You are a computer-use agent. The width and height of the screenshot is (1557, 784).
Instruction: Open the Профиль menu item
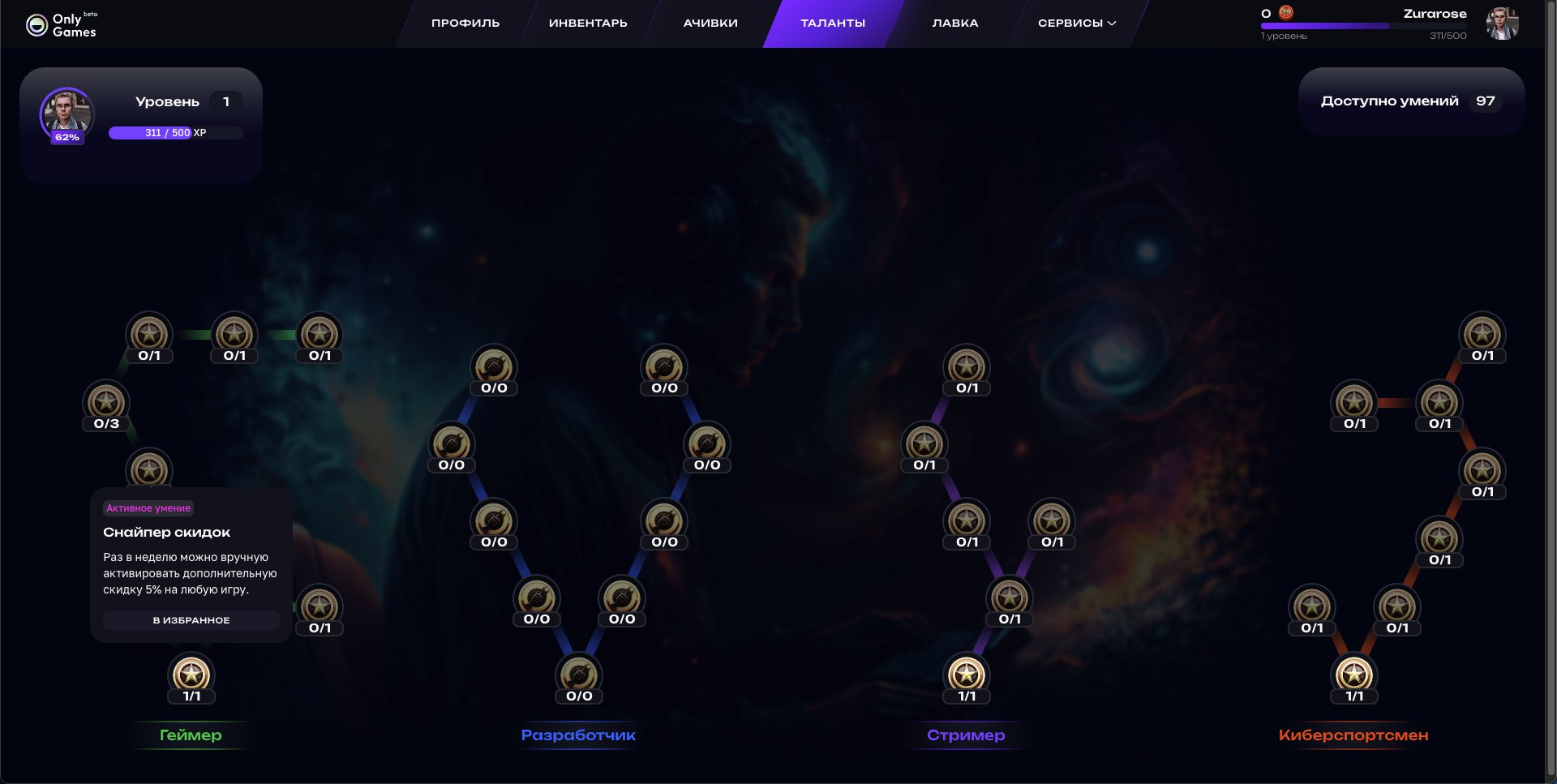(x=465, y=23)
